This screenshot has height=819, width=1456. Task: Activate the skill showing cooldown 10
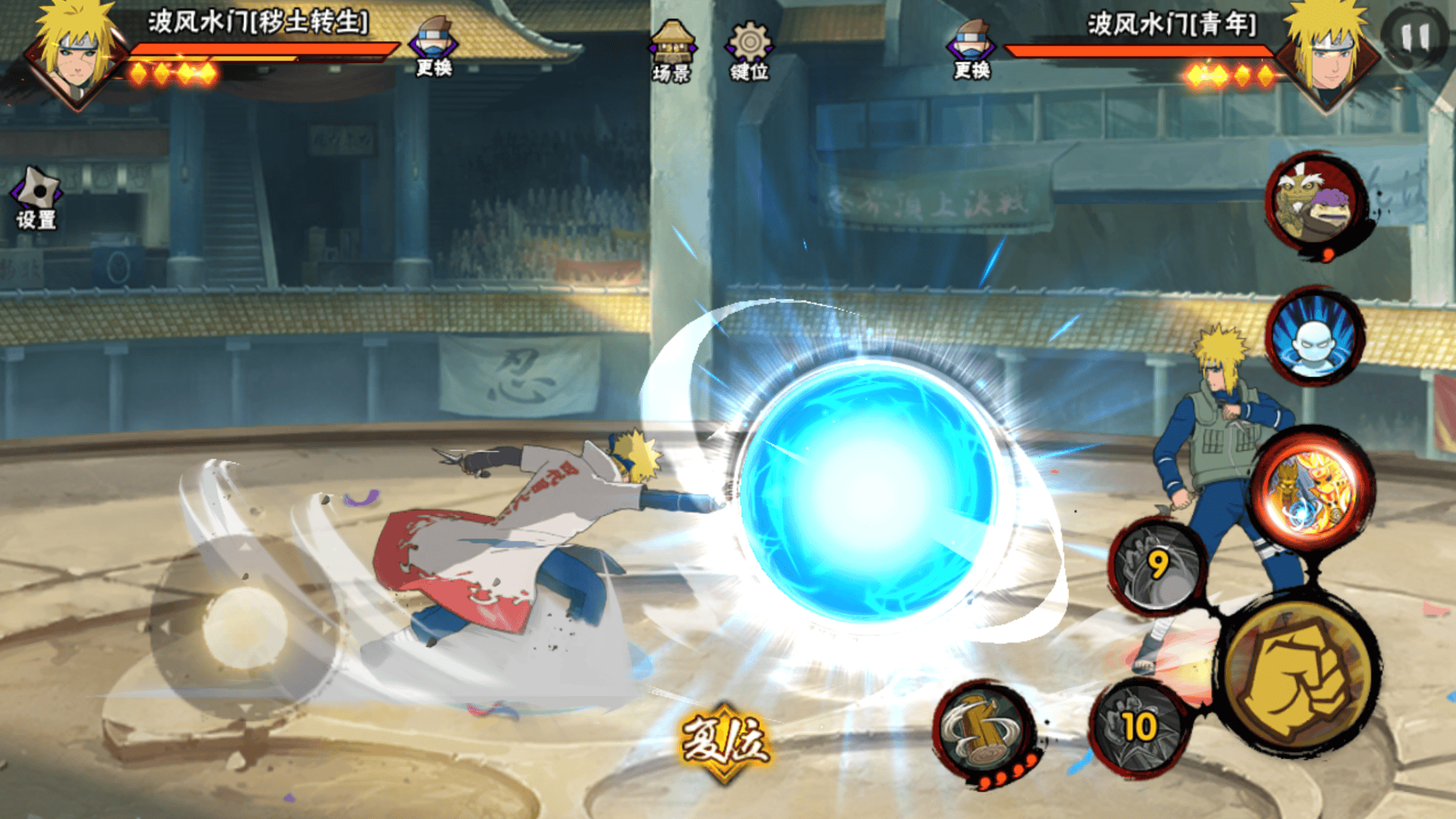pyautogui.click(x=1138, y=727)
